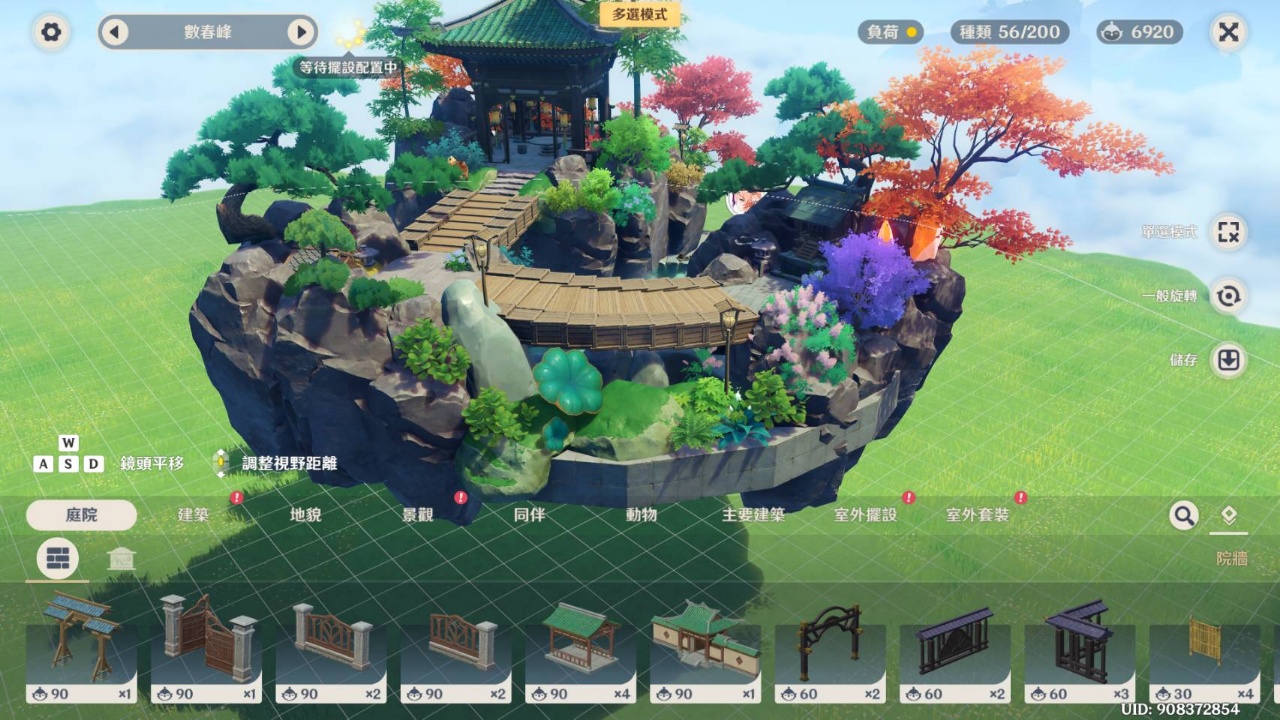Toggle the 單選模式 selection mode button
The image size is (1280, 720).
pos(1228,232)
